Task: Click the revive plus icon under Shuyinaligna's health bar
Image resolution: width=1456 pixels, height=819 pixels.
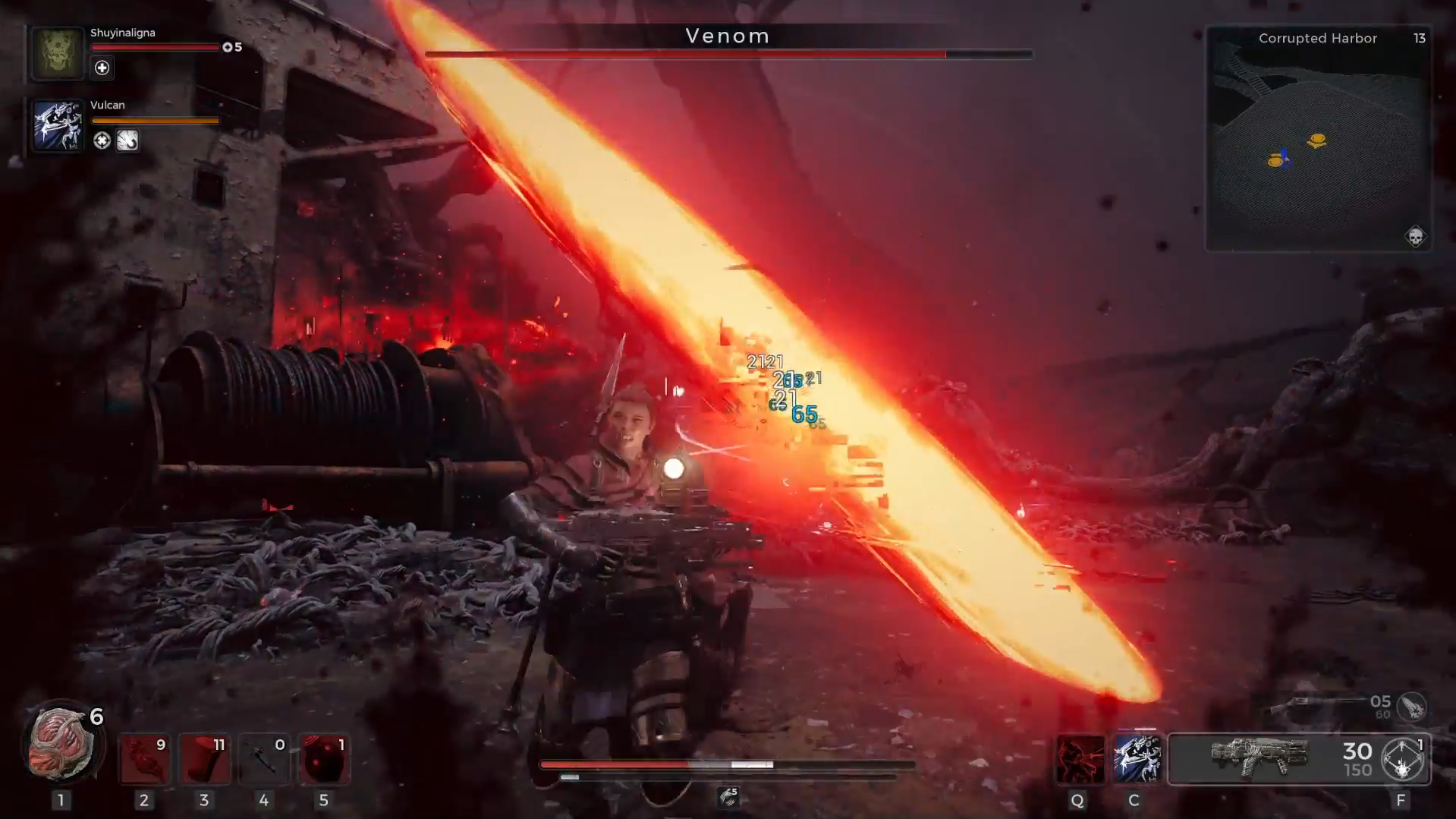Action: (x=102, y=68)
